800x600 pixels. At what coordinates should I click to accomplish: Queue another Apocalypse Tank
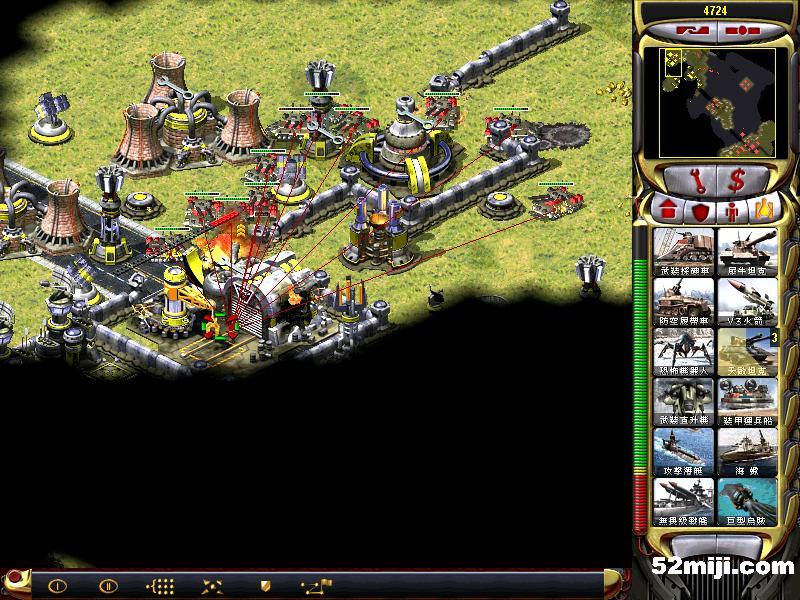(746, 351)
